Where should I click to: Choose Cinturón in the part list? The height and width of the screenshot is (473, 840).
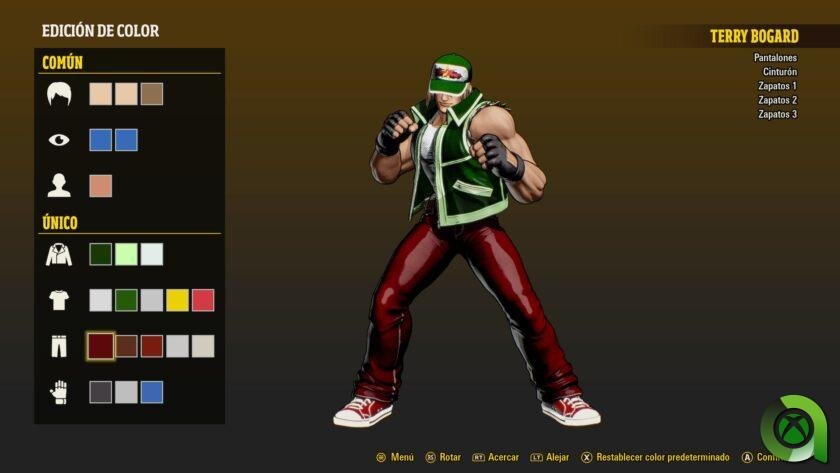[778, 72]
